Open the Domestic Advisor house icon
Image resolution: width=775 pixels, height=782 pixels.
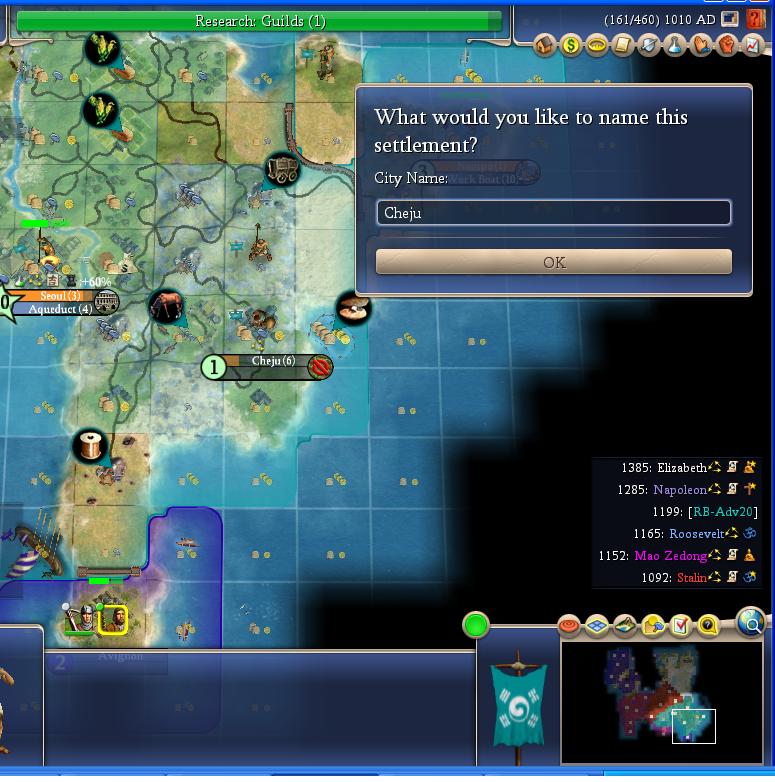point(545,45)
